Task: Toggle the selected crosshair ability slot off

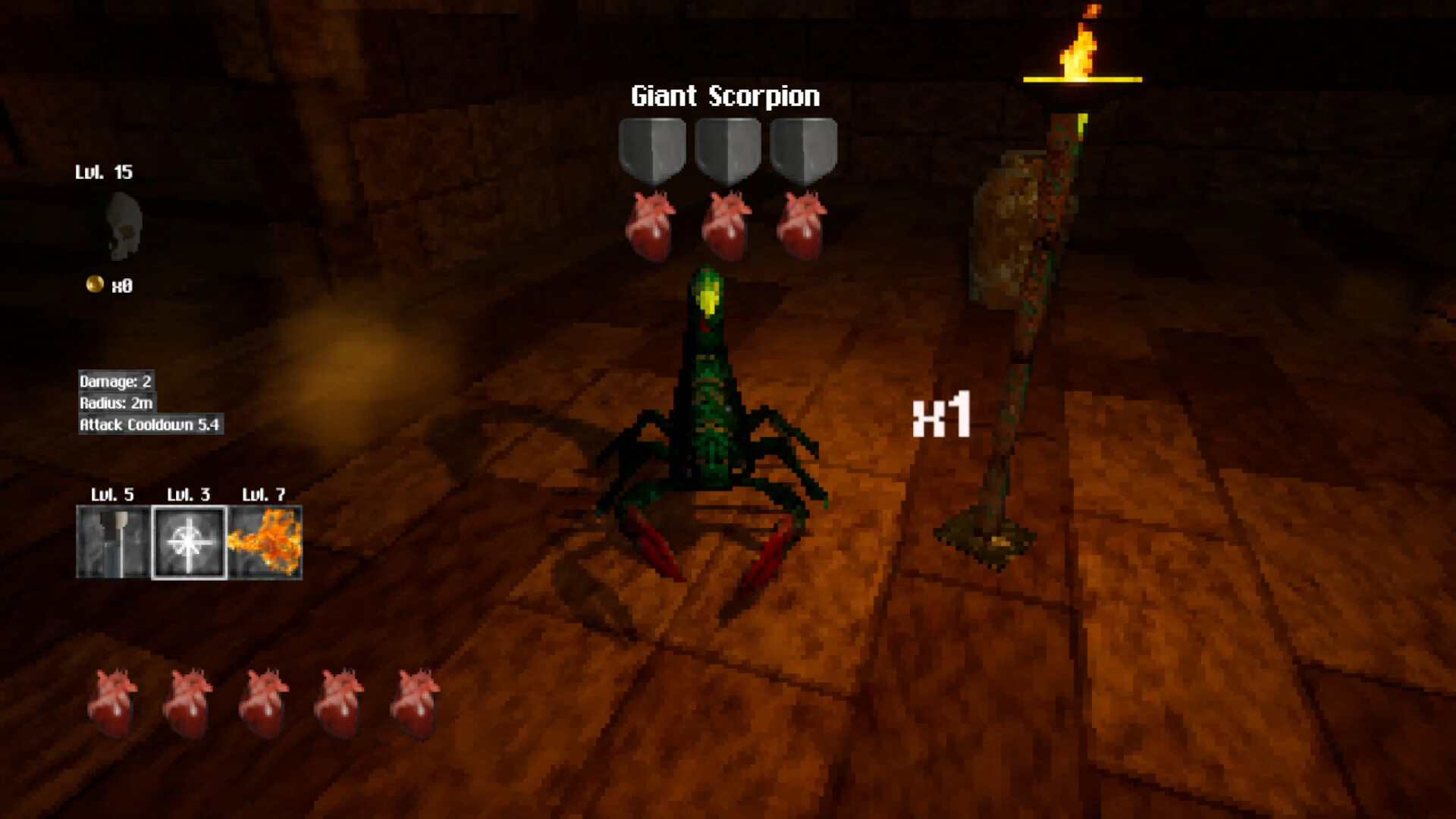Action: 189,542
